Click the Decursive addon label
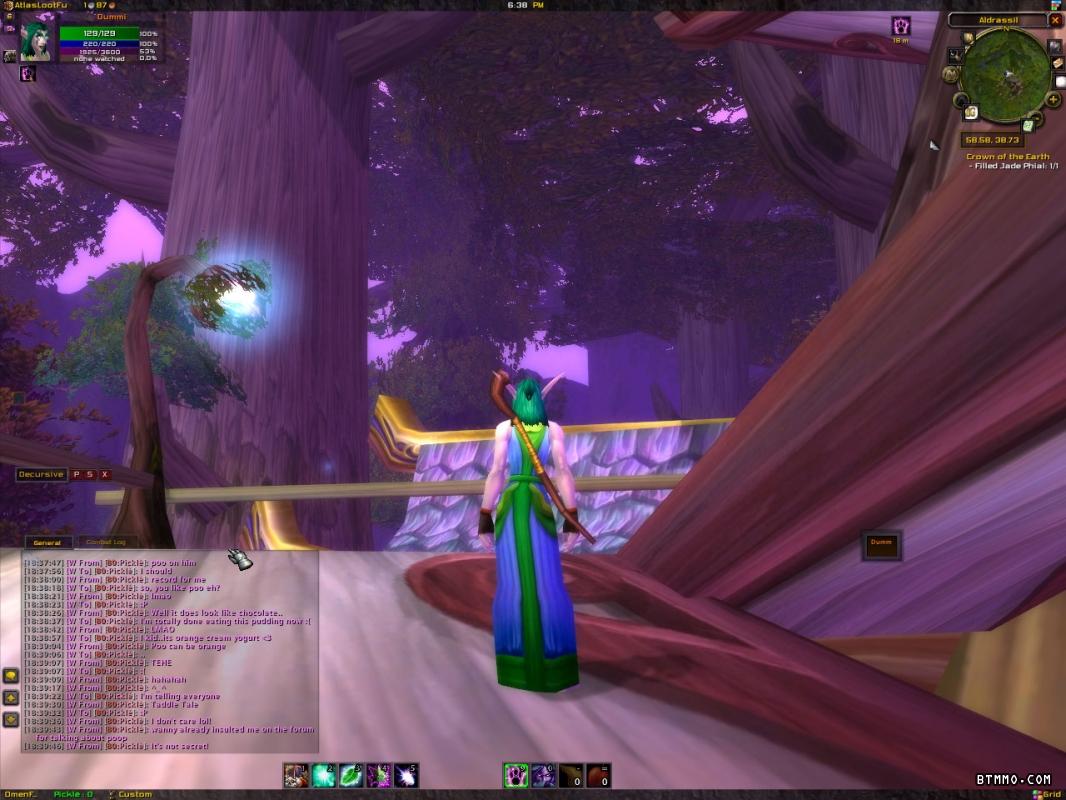 pos(41,475)
